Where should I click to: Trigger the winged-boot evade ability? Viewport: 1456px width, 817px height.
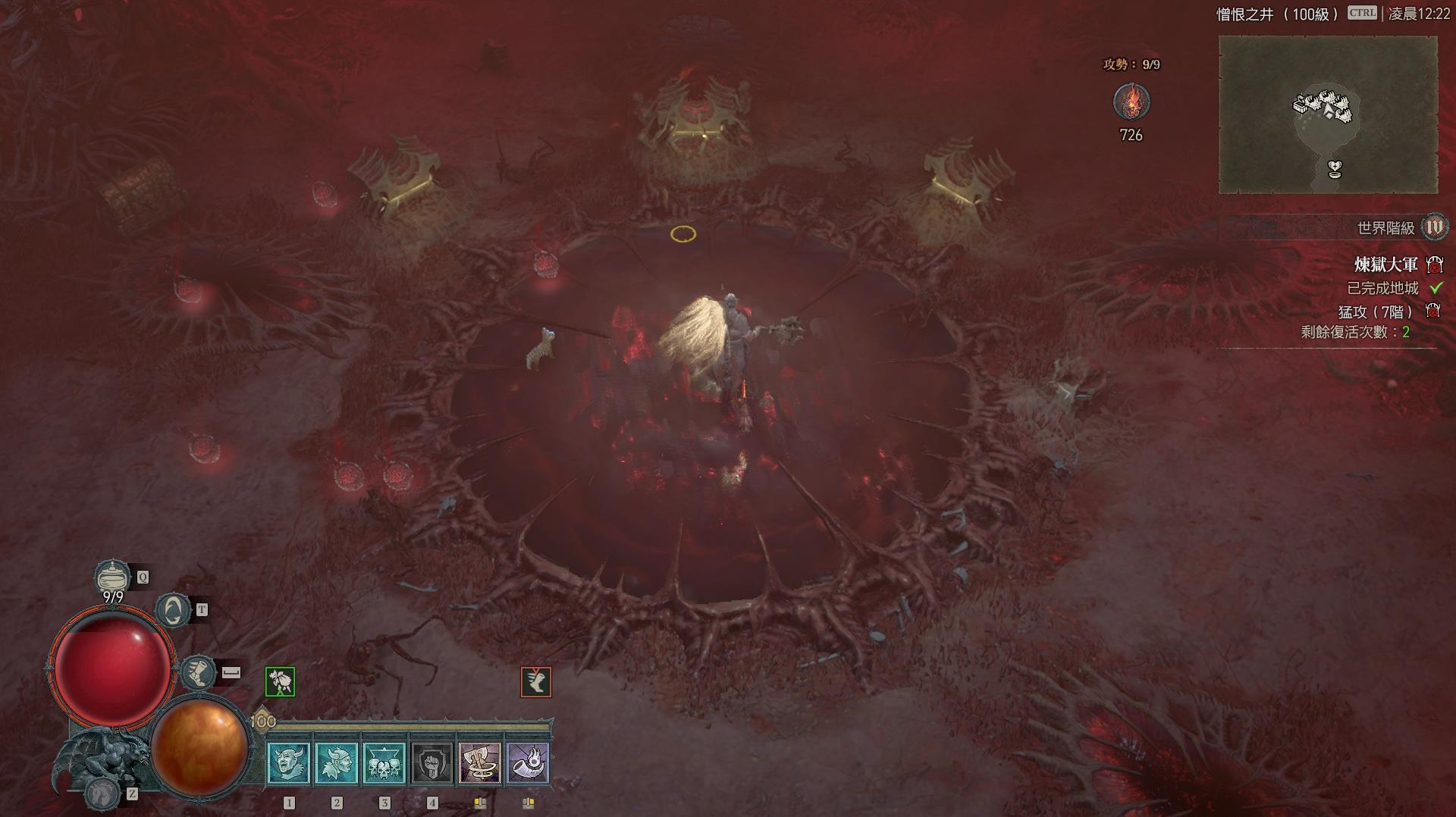click(x=199, y=673)
